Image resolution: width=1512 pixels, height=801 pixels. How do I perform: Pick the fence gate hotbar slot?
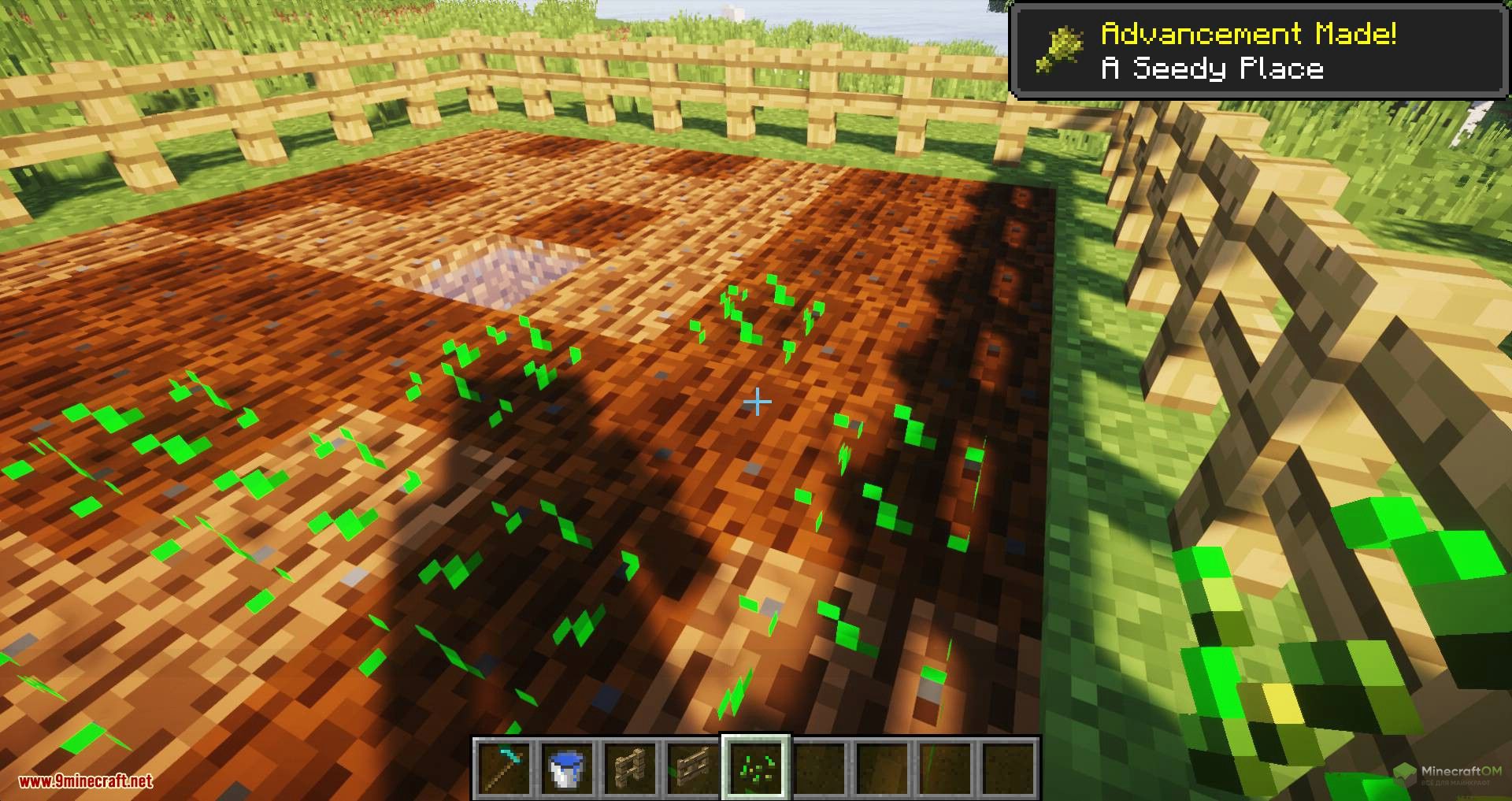[x=693, y=767]
